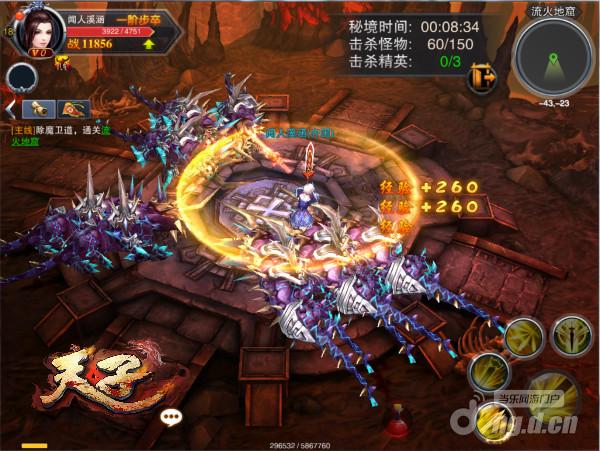This screenshot has width=600, height=451.
Task: Activate the bottom glowing blade skill
Action: click(x=494, y=421)
